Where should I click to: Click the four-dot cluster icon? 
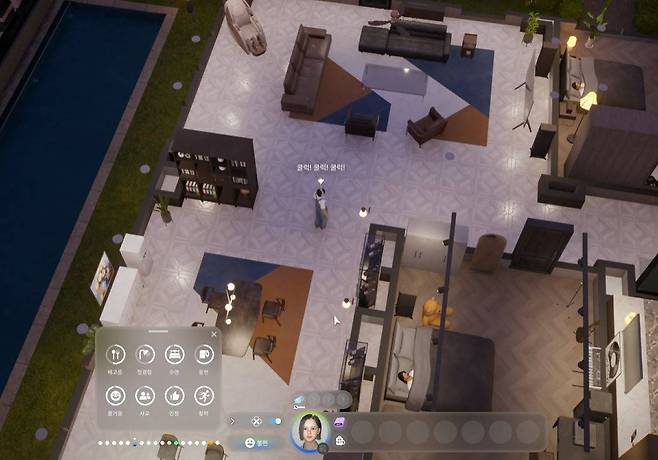point(257,421)
